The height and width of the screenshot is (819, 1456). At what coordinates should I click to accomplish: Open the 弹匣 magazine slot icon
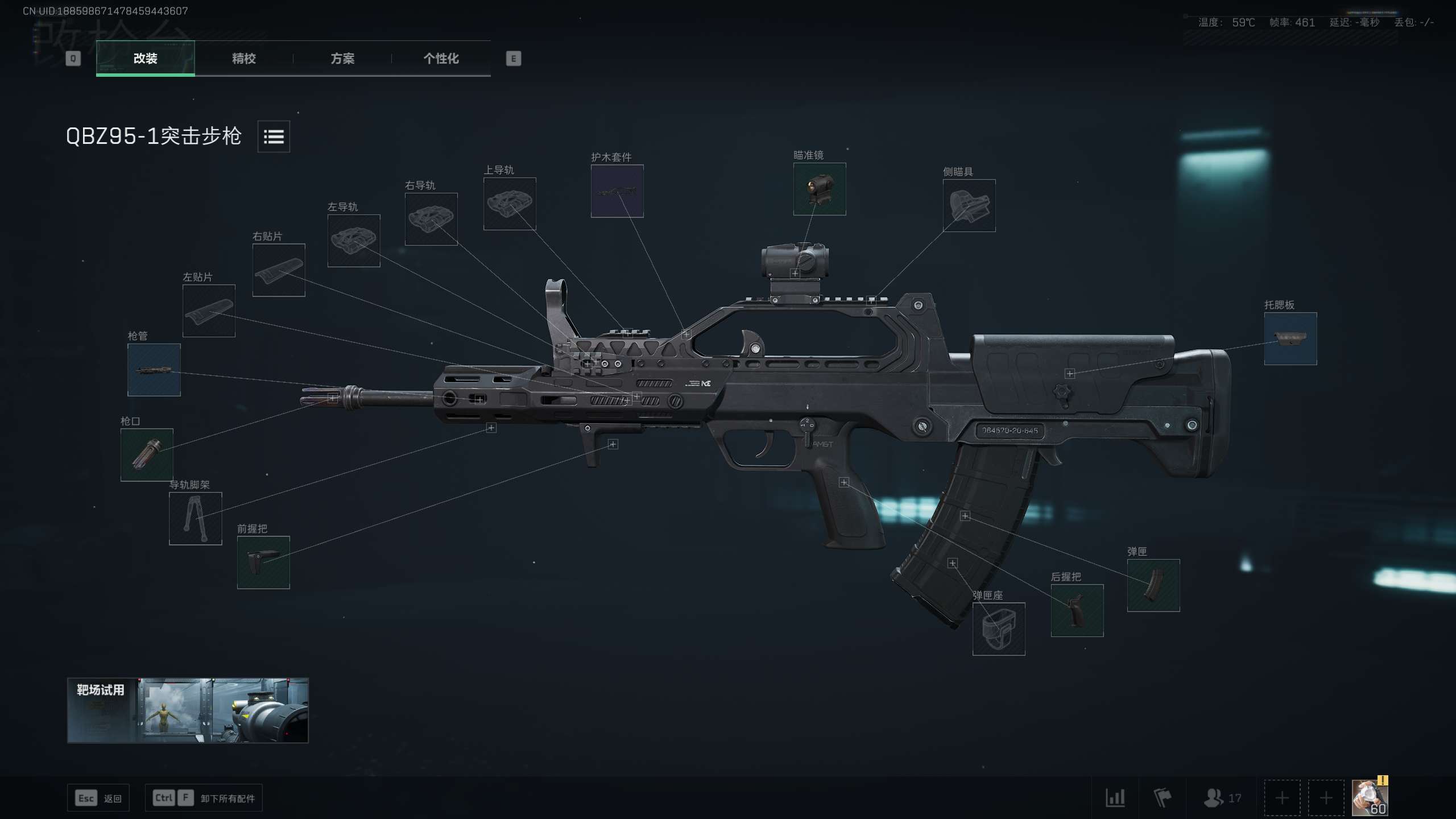click(1153, 586)
